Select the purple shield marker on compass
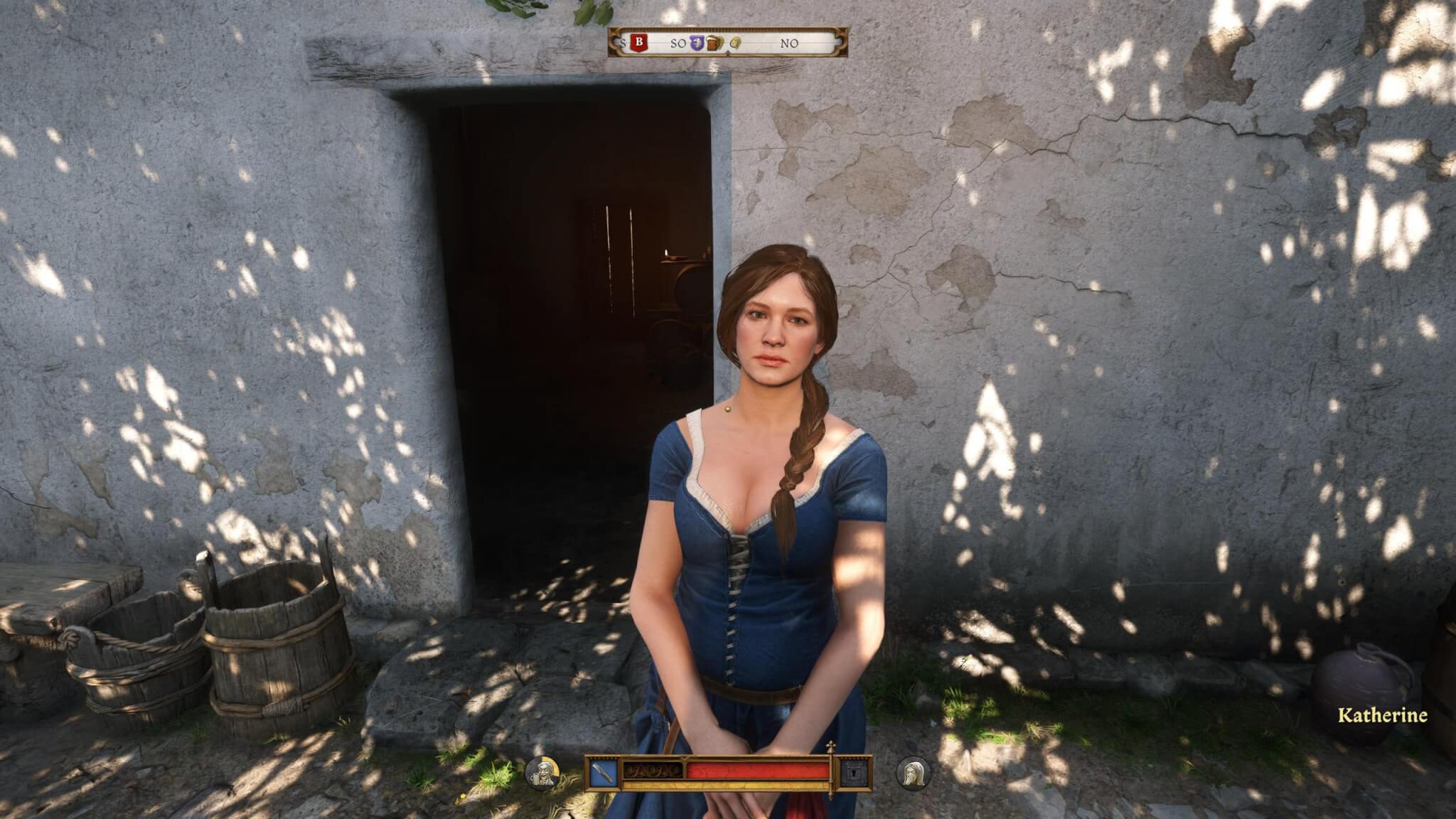Image resolution: width=1456 pixels, height=819 pixels. pyautogui.click(x=697, y=43)
